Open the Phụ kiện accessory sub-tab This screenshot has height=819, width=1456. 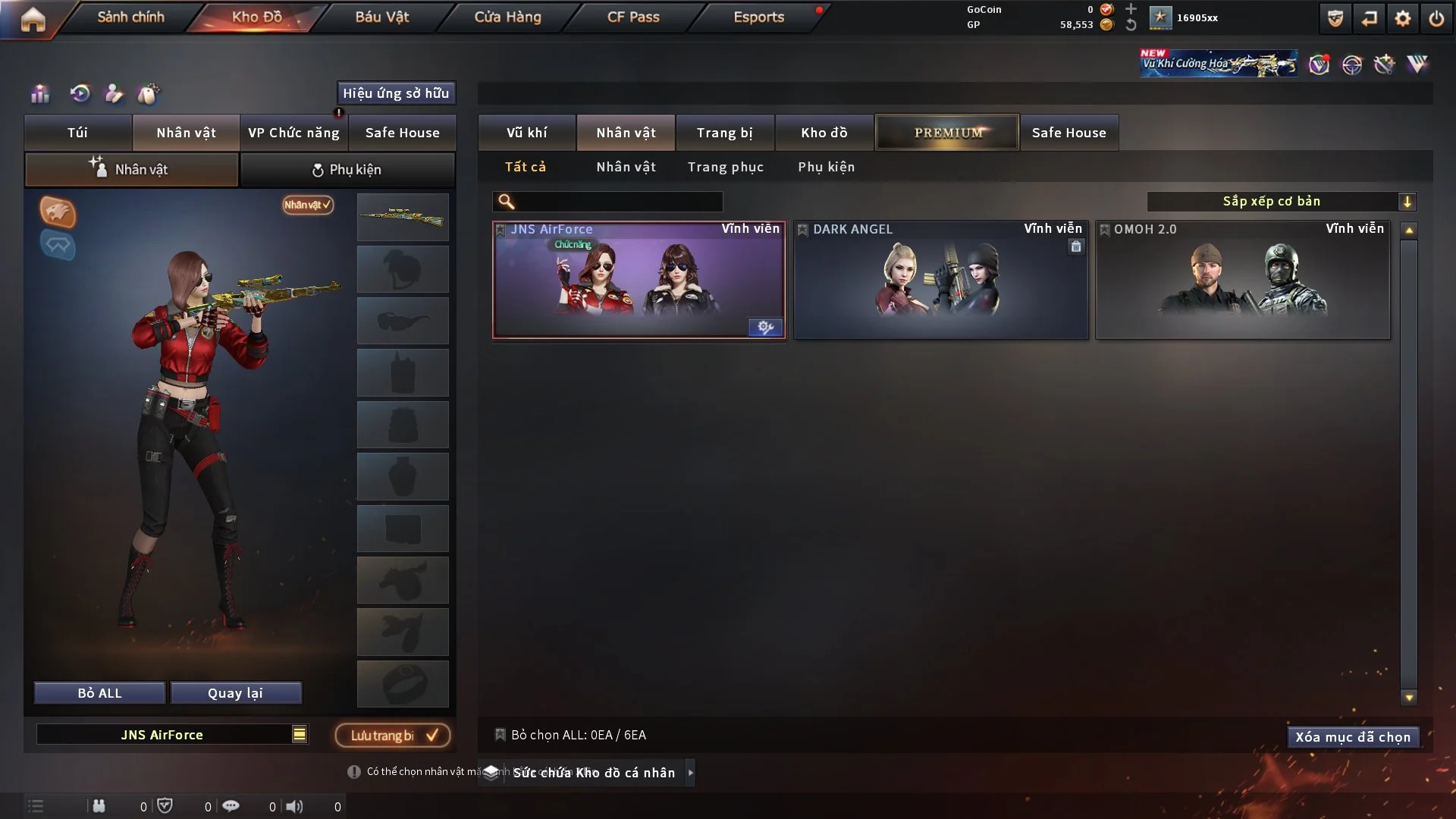click(347, 170)
